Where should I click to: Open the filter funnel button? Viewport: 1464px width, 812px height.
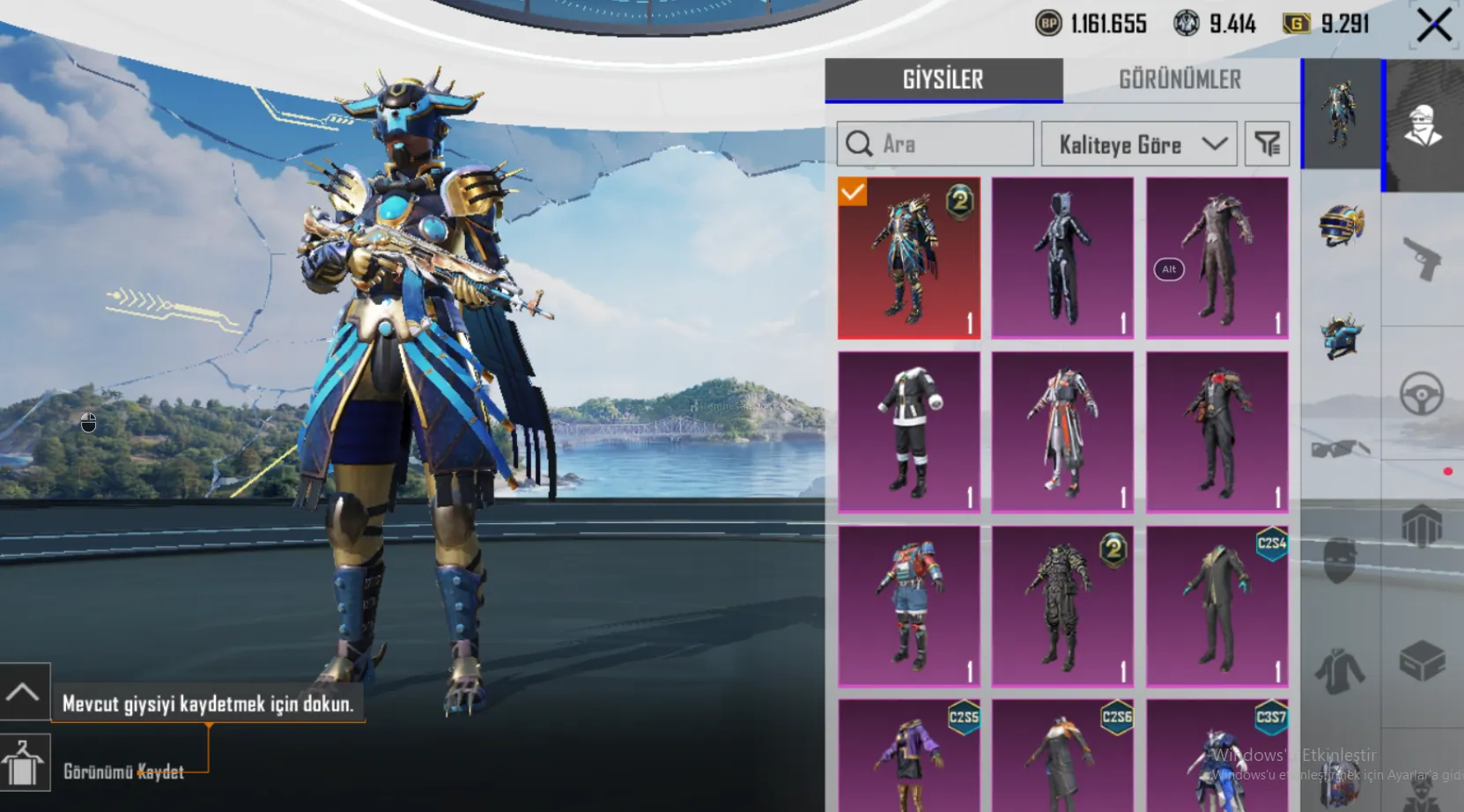click(1267, 144)
